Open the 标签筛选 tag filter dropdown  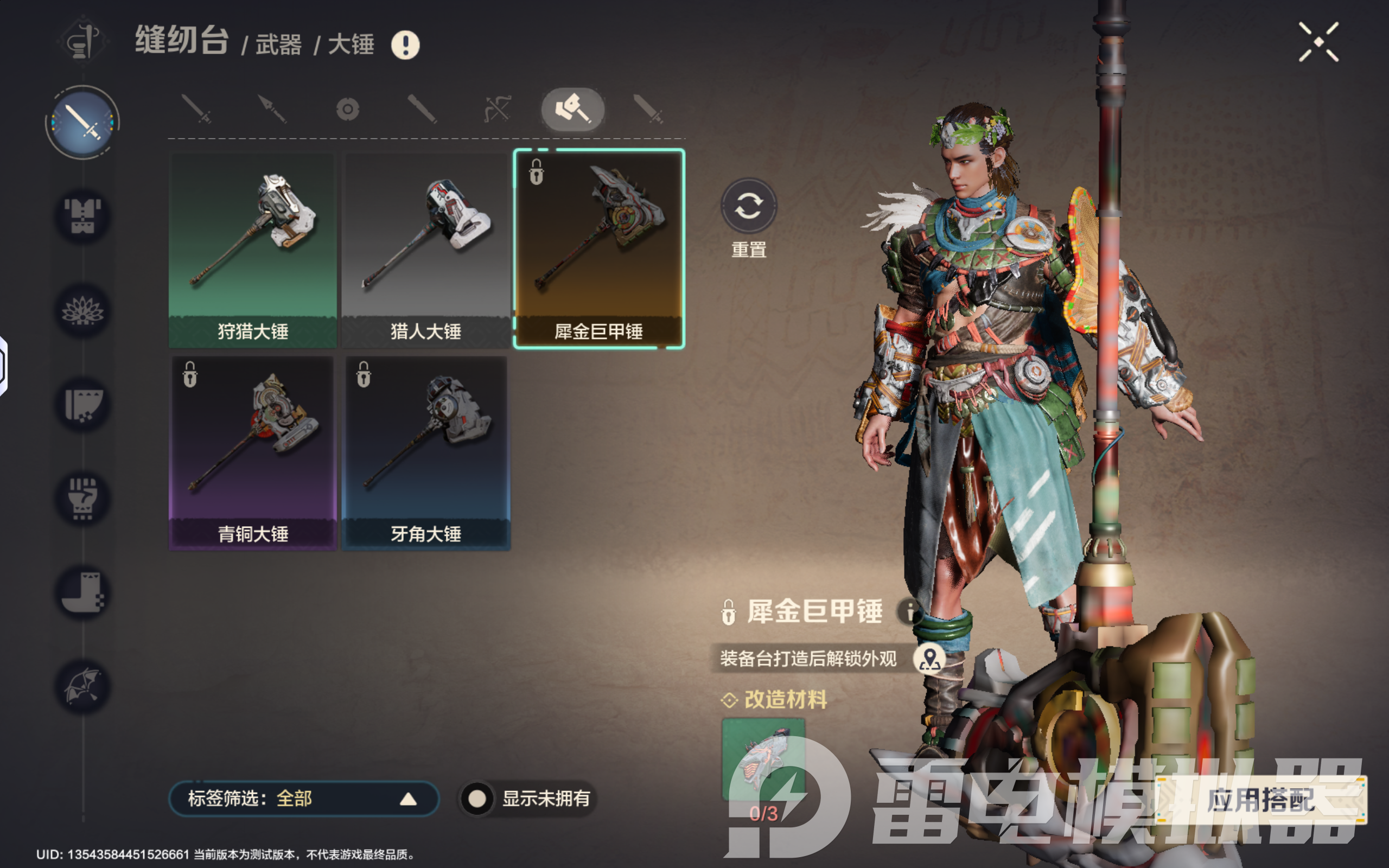click(304, 799)
